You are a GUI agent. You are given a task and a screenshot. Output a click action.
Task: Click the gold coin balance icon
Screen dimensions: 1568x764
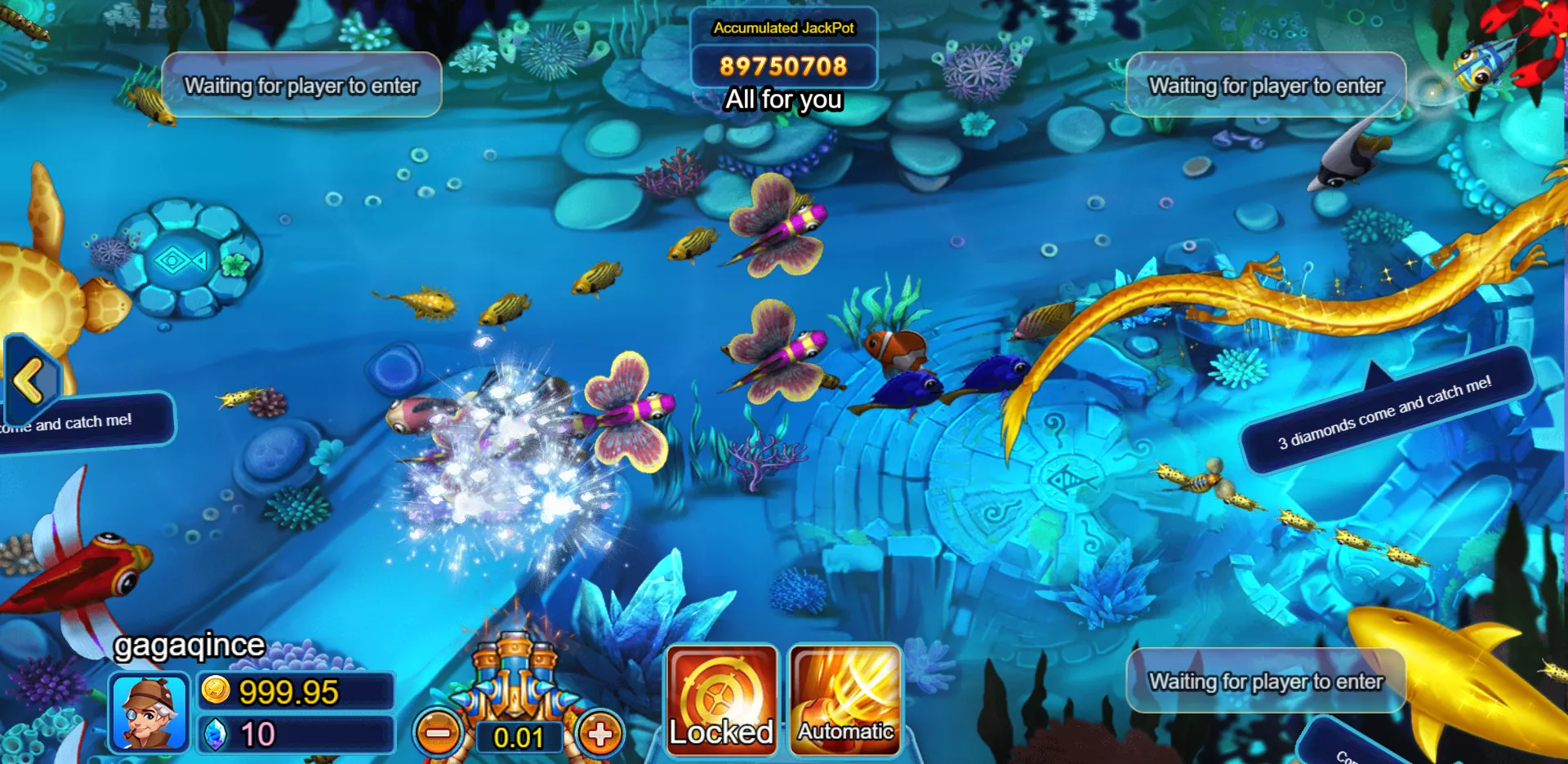click(216, 691)
